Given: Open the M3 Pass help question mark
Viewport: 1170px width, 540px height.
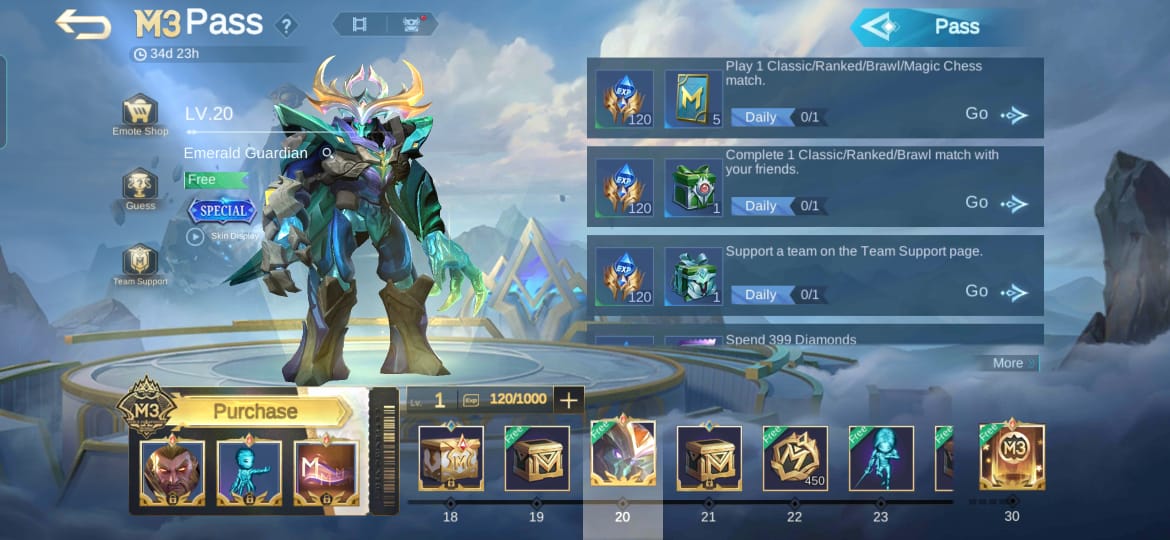Looking at the screenshot, I should [287, 26].
